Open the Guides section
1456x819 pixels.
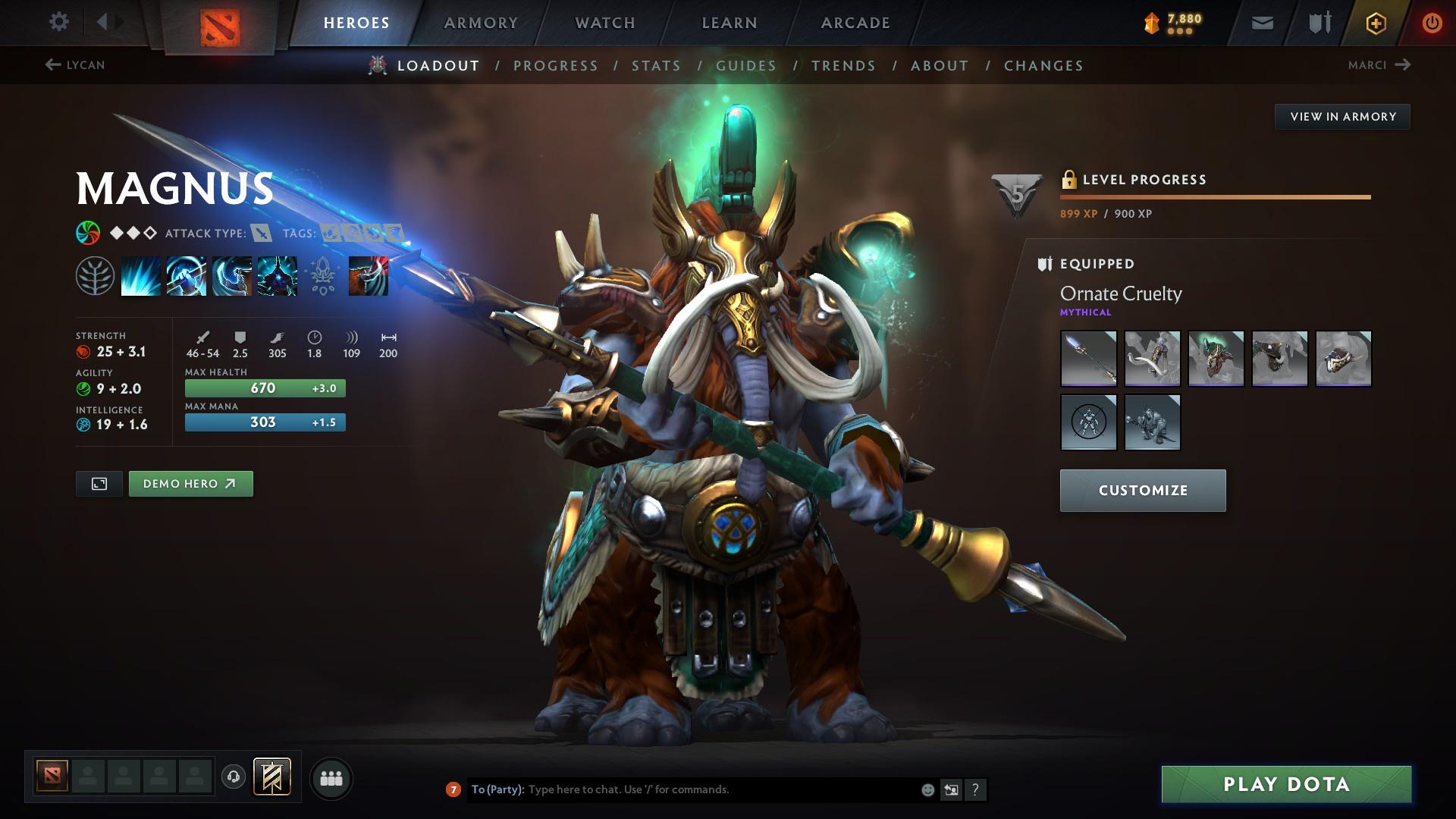[x=746, y=66]
